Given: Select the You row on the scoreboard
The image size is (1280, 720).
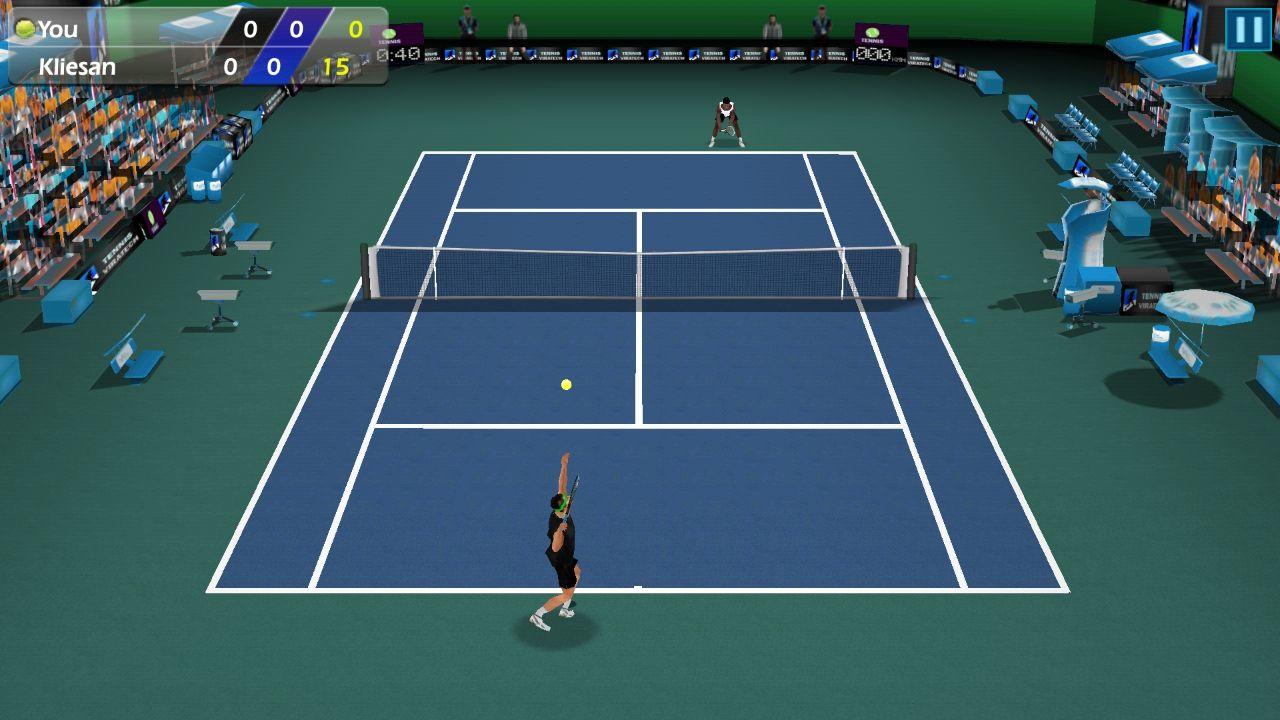Looking at the screenshot, I should (150, 28).
